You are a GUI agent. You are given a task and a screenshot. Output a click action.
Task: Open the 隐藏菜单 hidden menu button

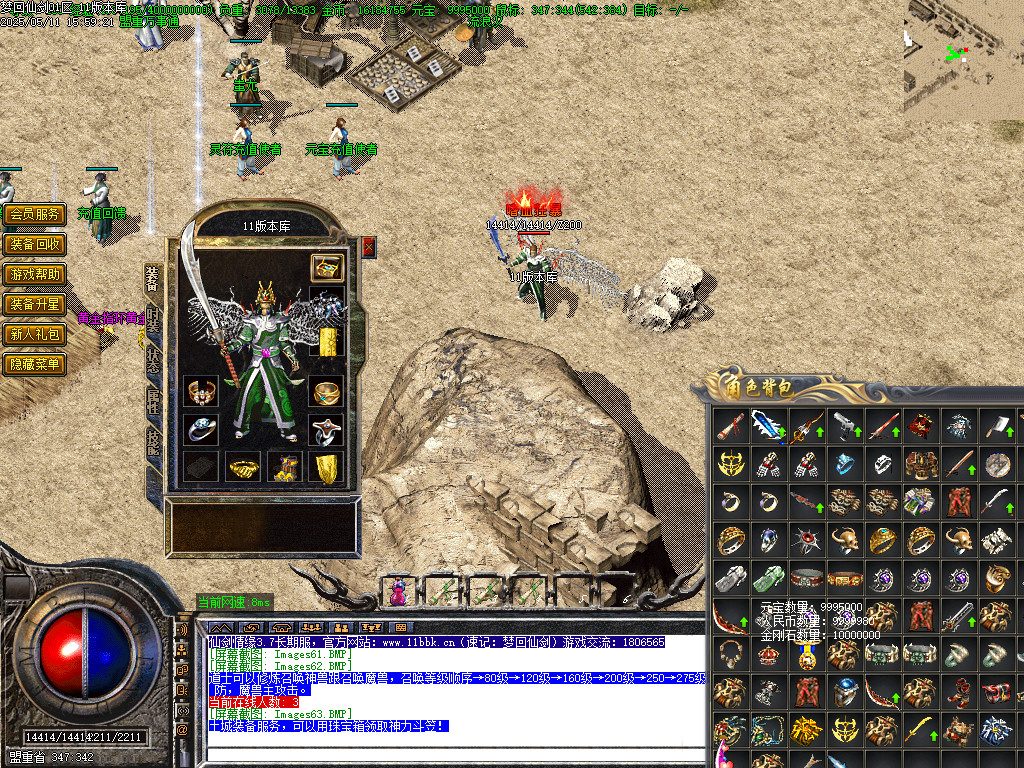[x=34, y=364]
